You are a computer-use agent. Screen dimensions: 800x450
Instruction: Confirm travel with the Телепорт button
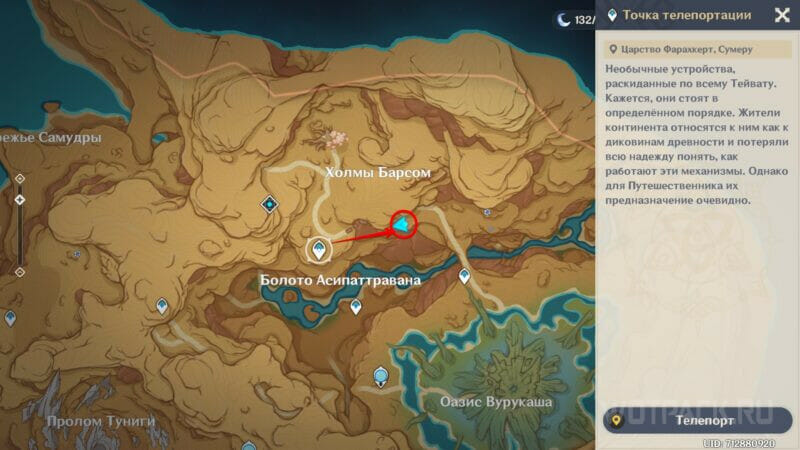(x=698, y=420)
